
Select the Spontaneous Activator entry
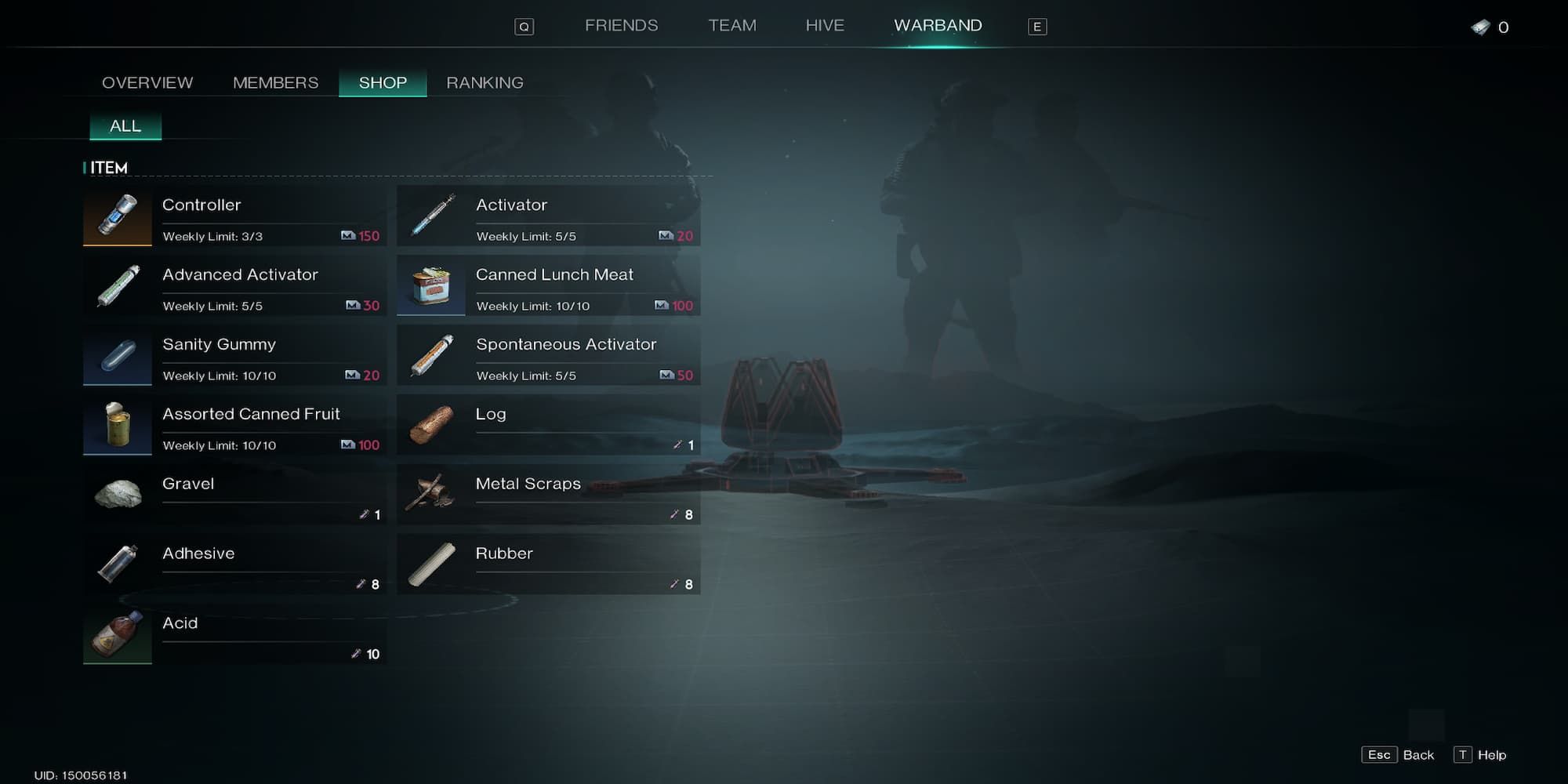click(548, 355)
